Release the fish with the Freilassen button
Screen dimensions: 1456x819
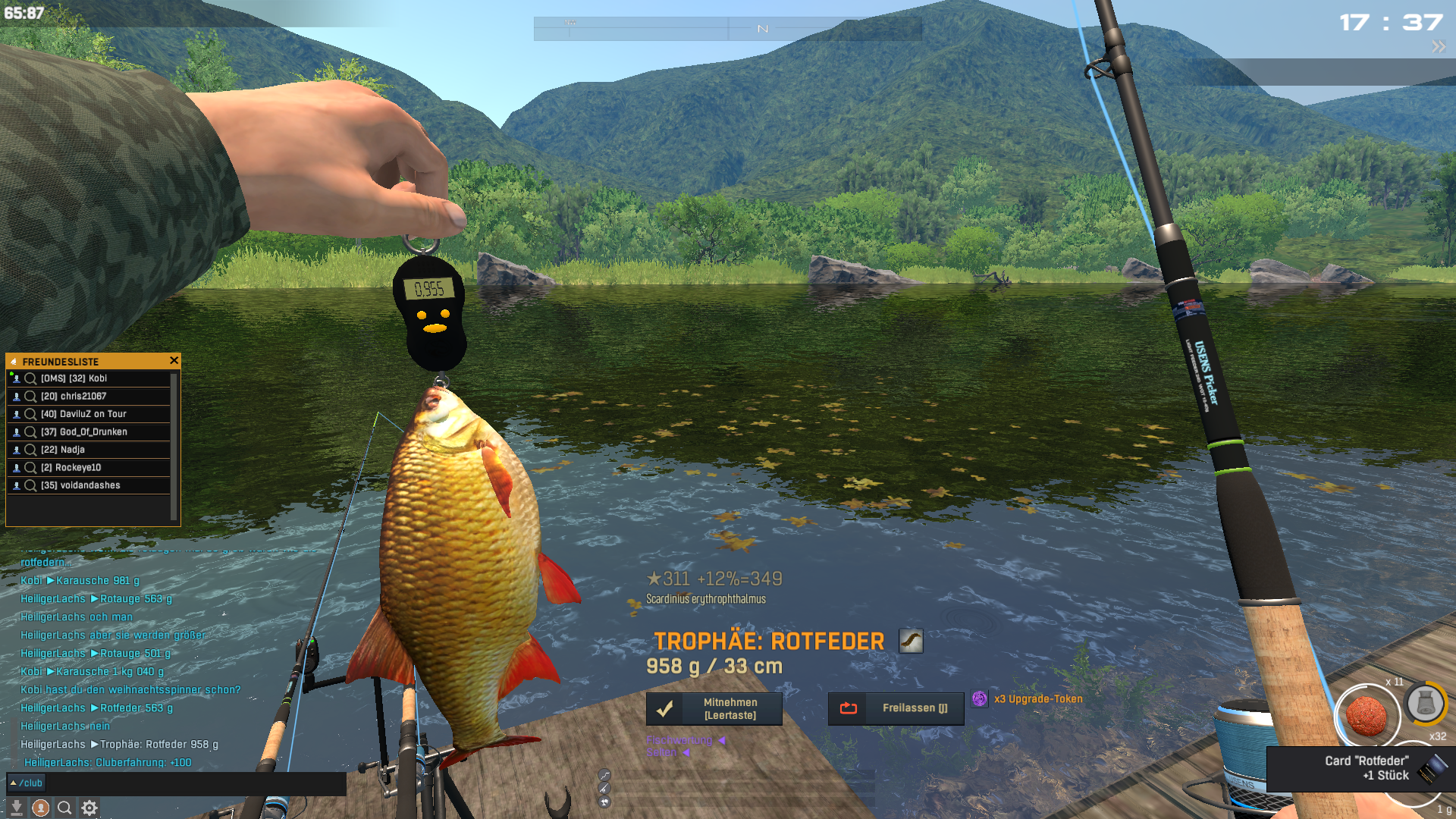[x=896, y=709]
